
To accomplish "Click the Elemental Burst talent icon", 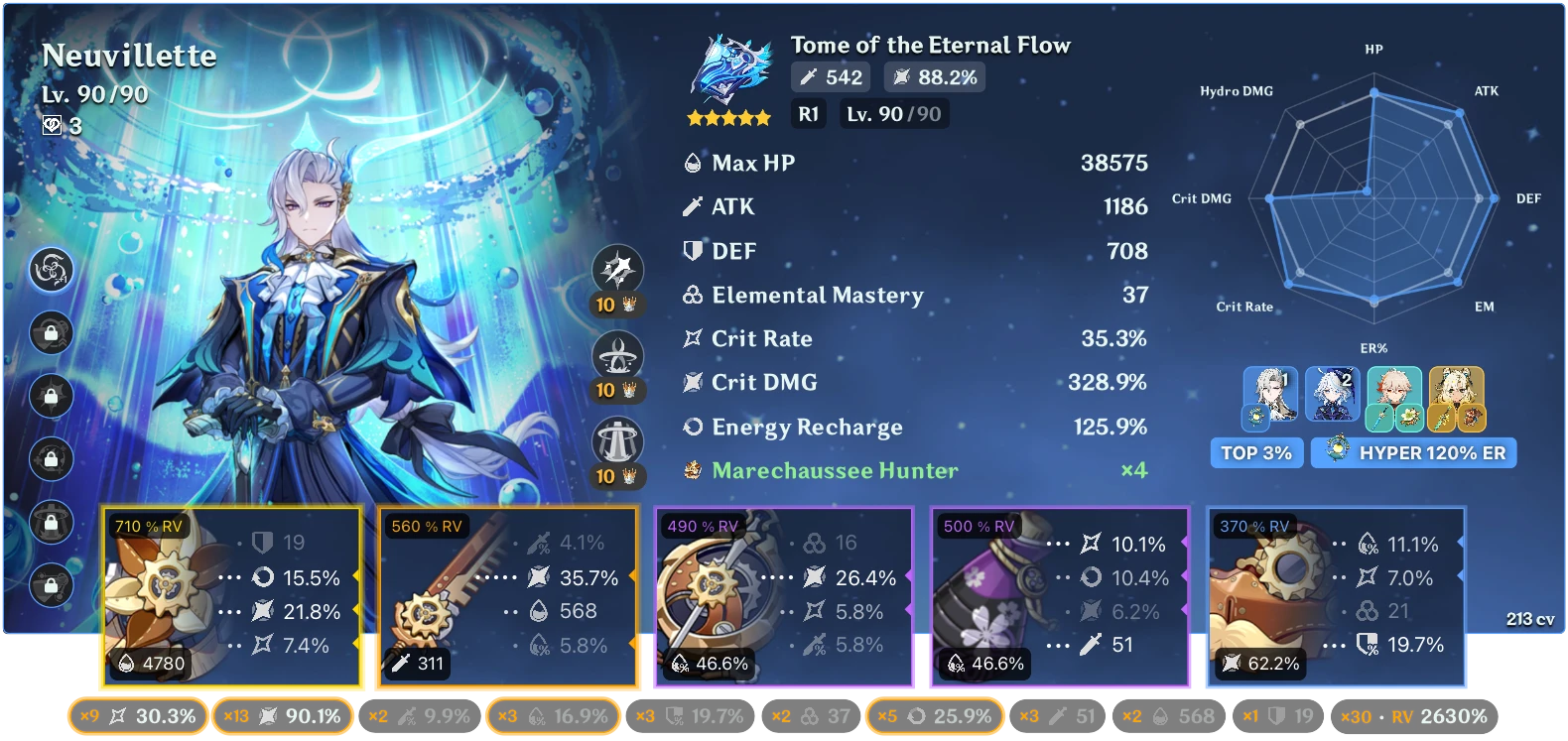I will click(x=616, y=438).
